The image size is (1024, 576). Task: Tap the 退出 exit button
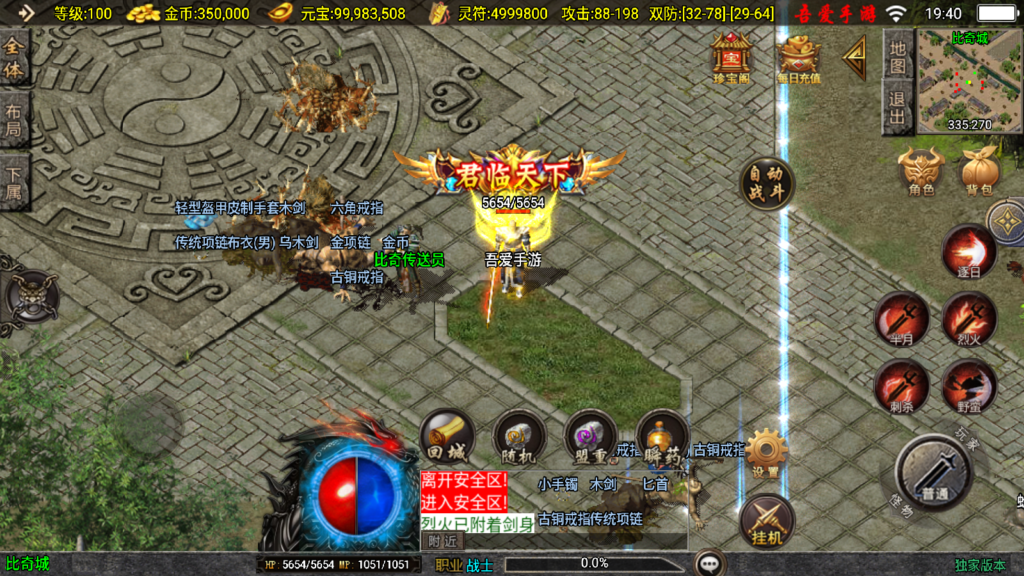coord(897,109)
